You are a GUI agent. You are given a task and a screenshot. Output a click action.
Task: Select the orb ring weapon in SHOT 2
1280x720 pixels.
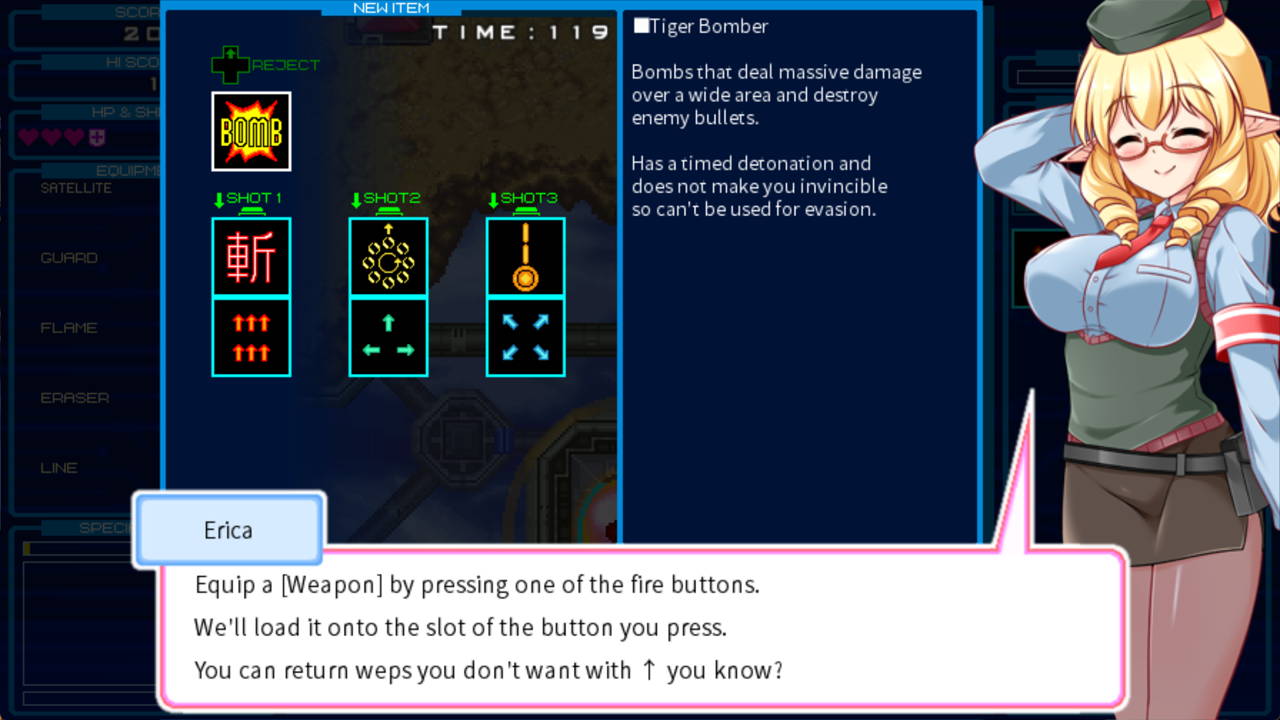(388, 255)
